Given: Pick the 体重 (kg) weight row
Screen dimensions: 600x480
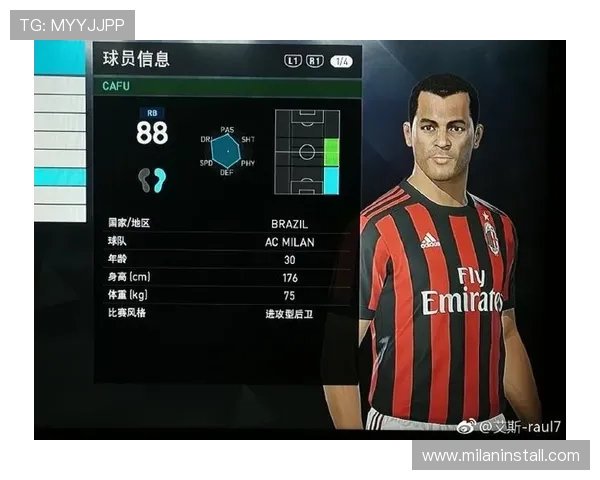Looking at the screenshot, I should point(226,296).
